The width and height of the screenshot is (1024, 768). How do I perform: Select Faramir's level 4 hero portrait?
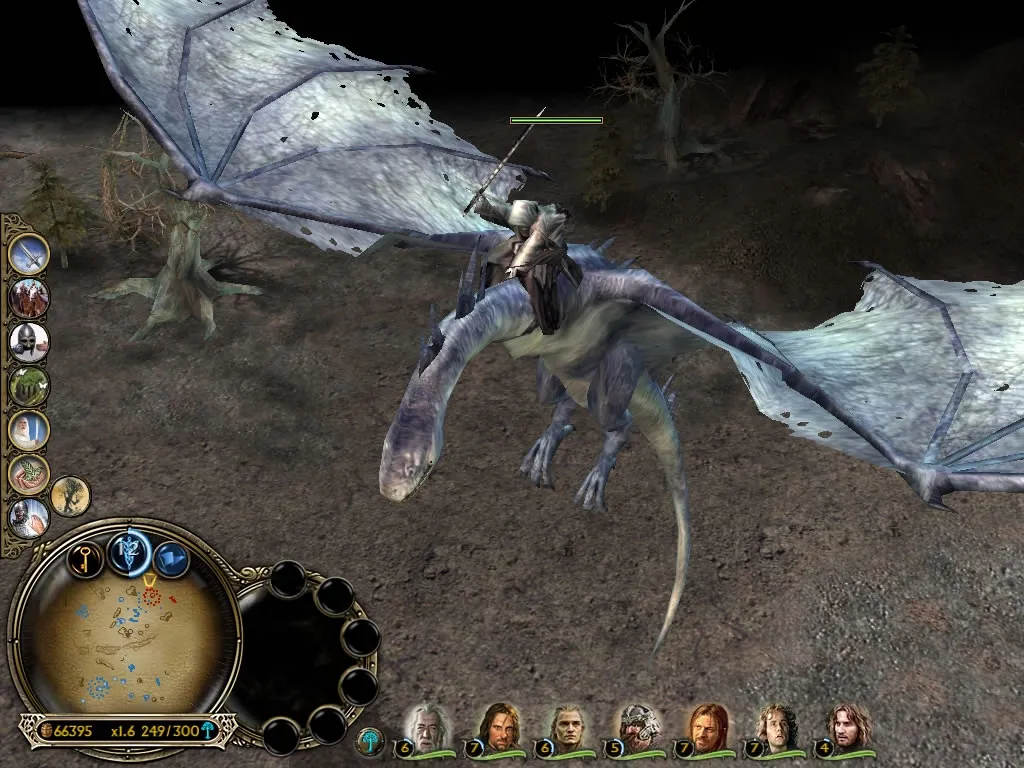[848, 727]
